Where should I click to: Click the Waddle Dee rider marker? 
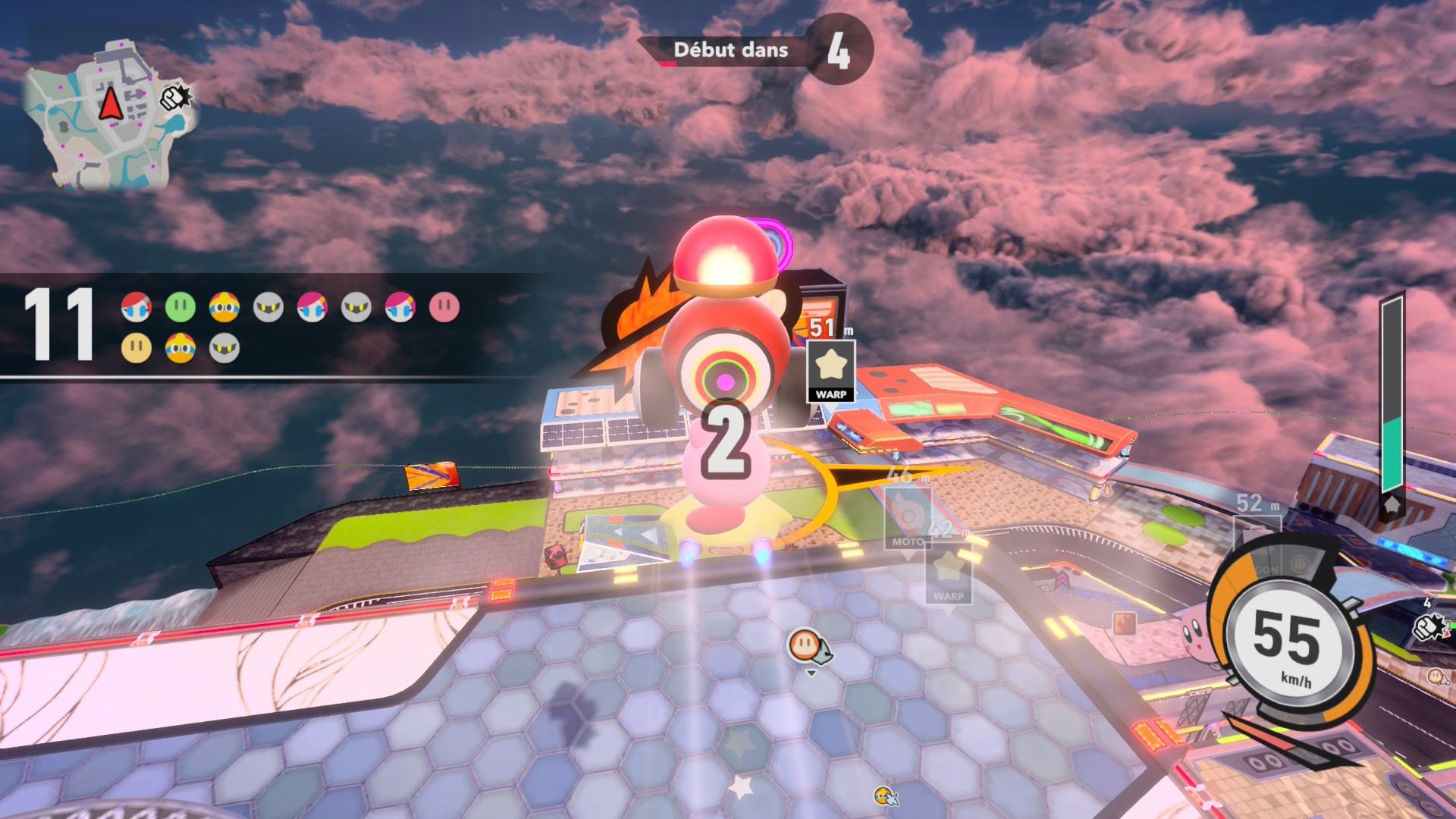[806, 645]
